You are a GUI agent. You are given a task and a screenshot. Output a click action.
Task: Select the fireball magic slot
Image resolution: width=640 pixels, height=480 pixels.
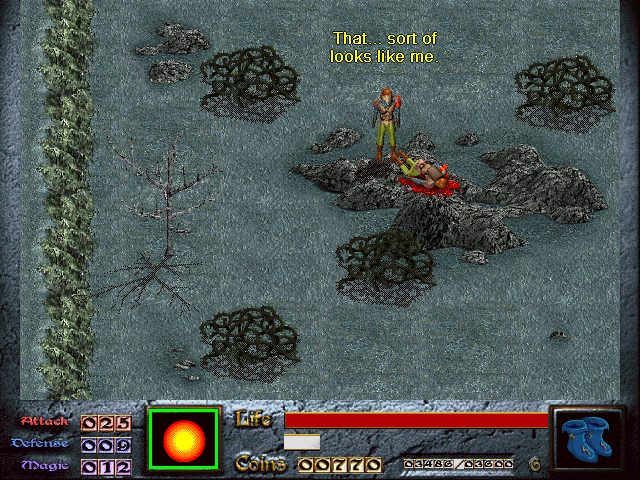click(x=183, y=439)
